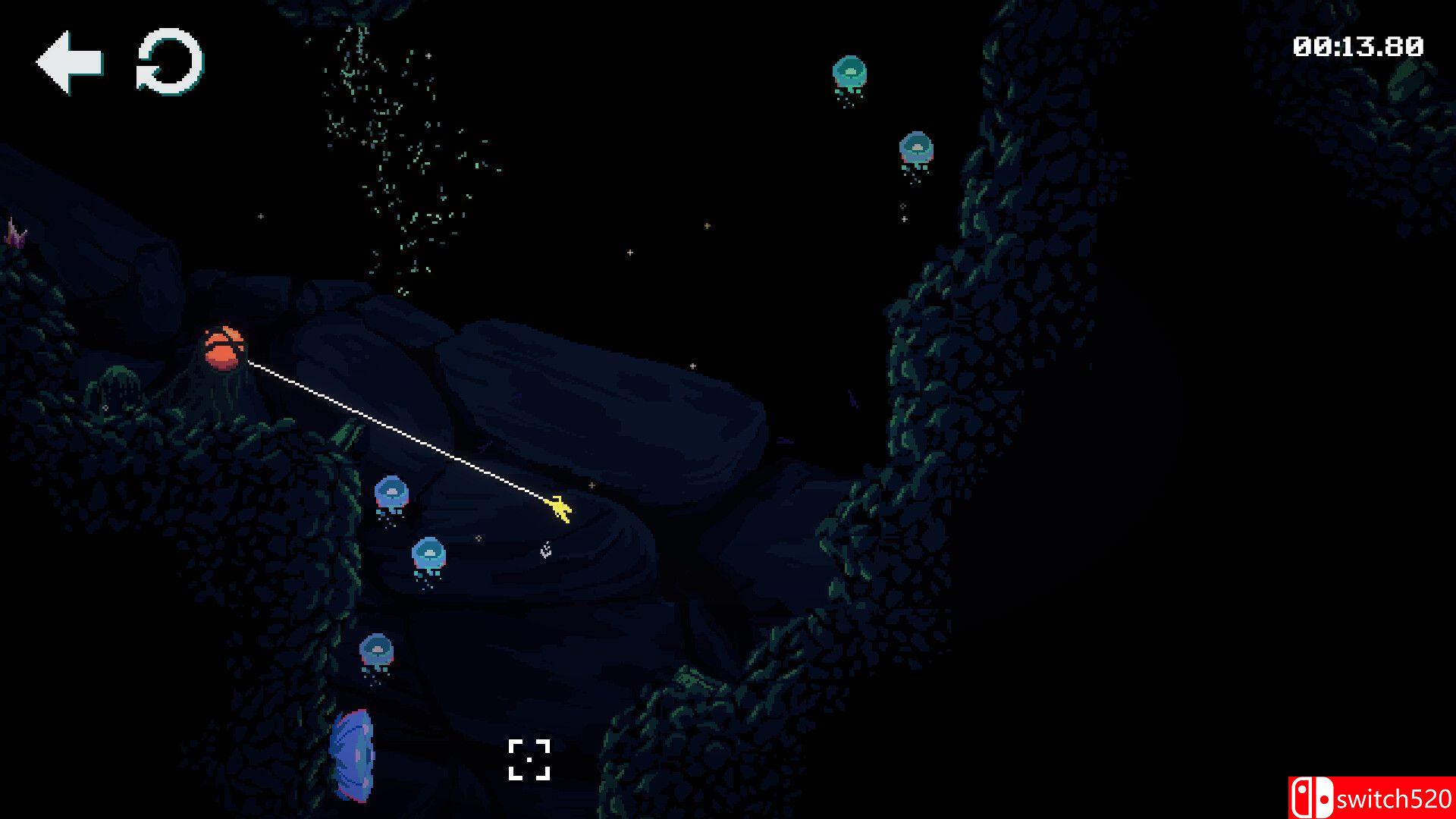Viewport: 1456px width, 819px height.
Task: Go back using the left arrow button
Action: click(x=69, y=62)
